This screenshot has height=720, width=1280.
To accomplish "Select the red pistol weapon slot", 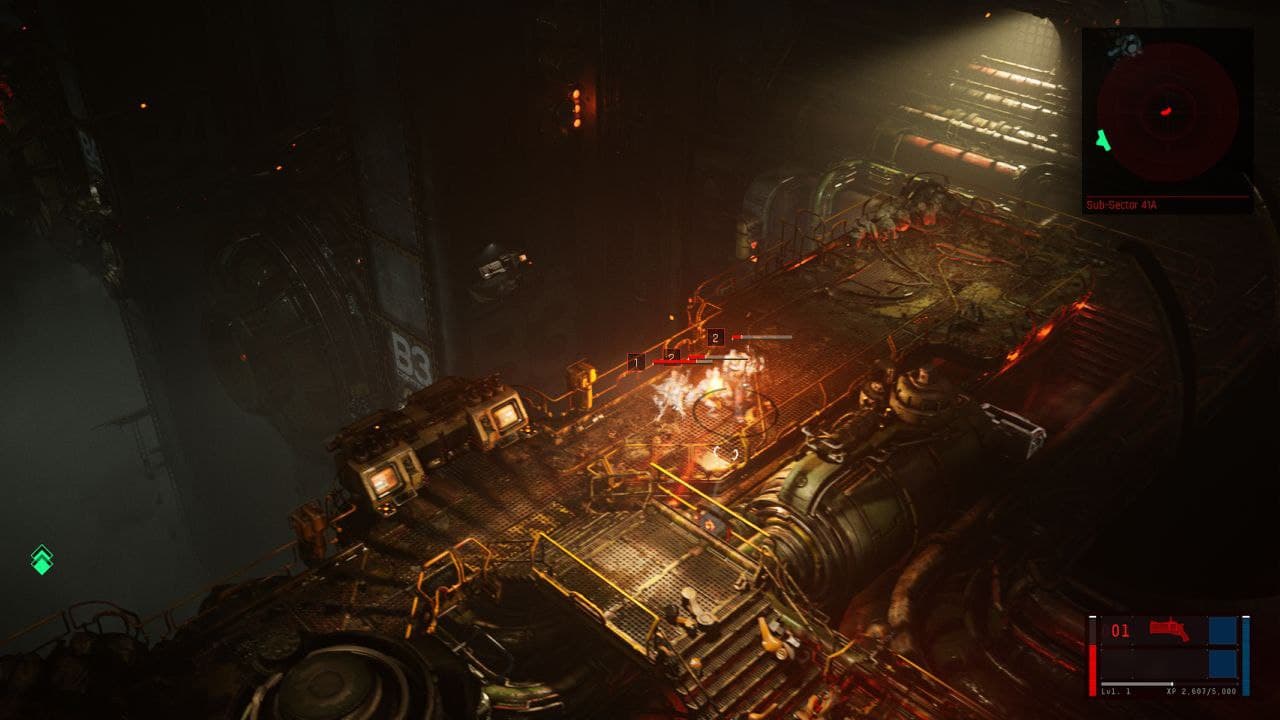I will (x=1166, y=630).
